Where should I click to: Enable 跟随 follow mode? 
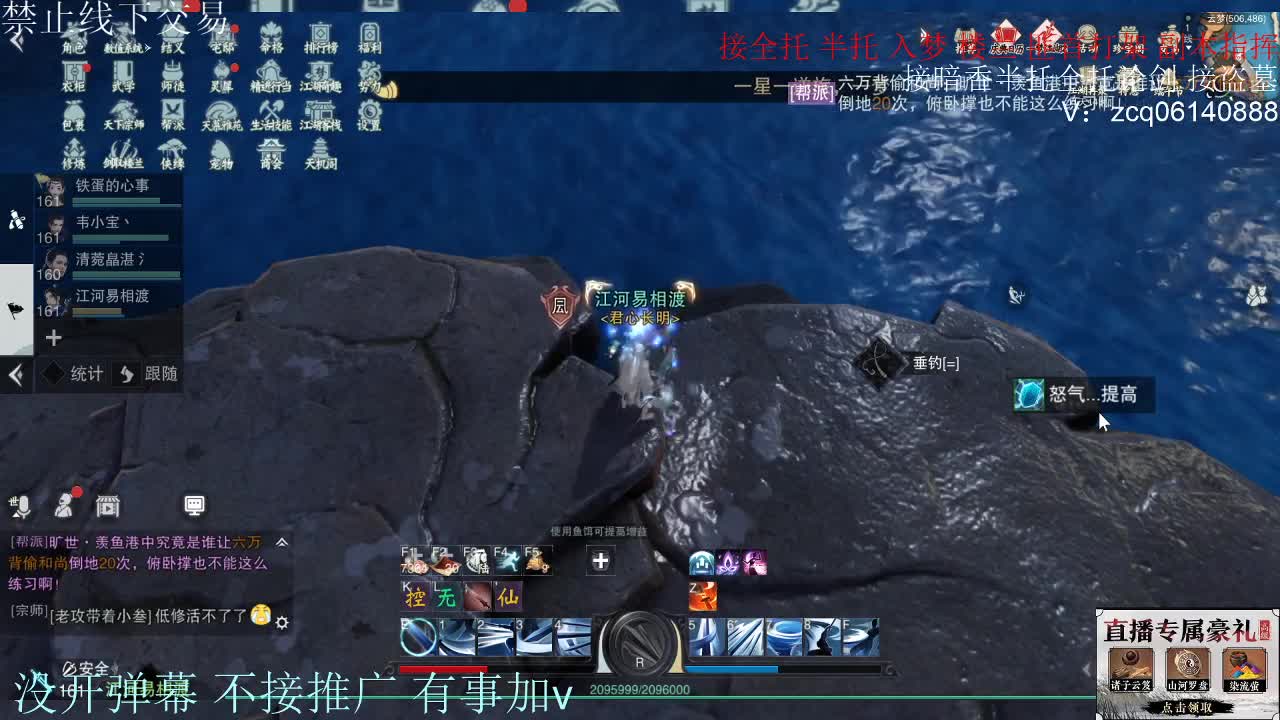tap(155, 374)
